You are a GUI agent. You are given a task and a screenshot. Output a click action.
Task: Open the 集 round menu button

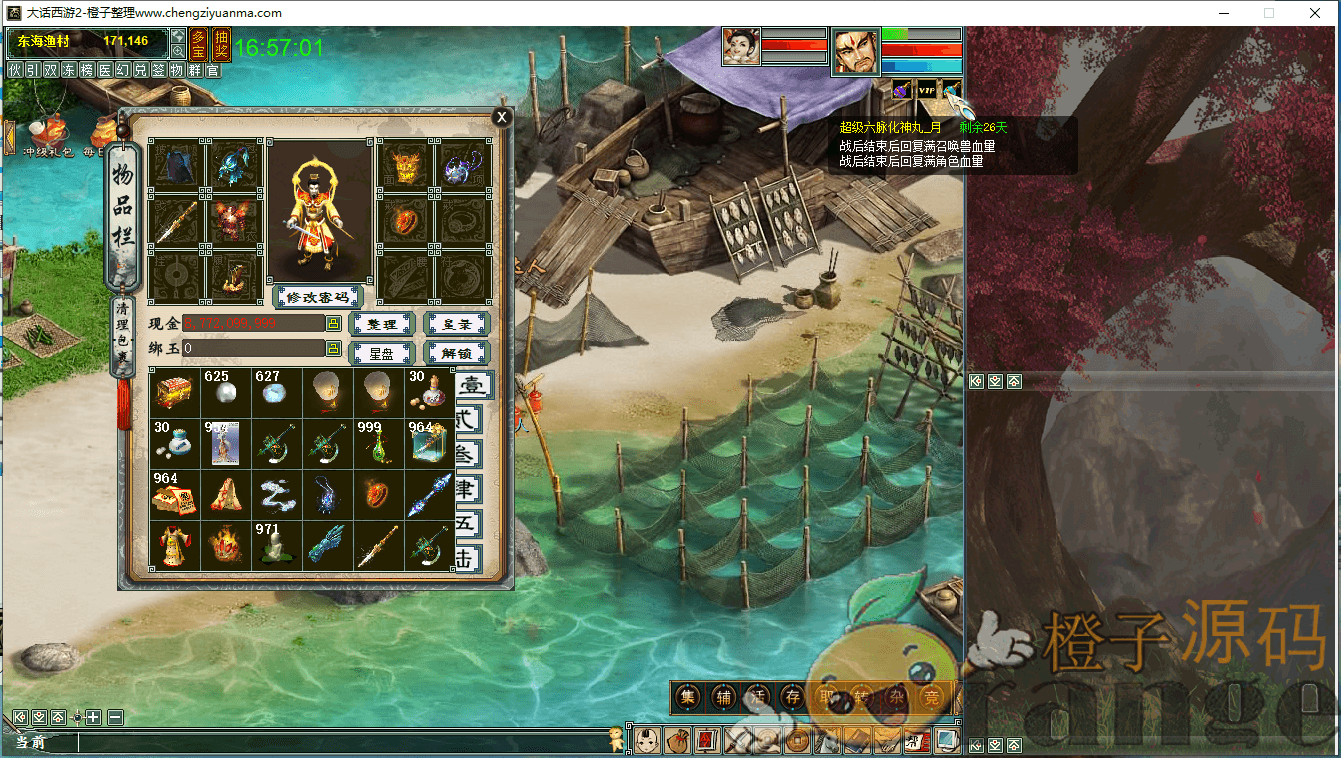[x=688, y=697]
